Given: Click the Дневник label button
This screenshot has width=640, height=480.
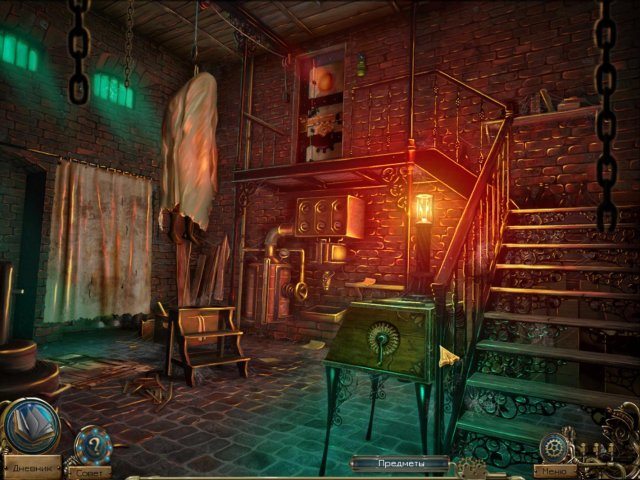Looking at the screenshot, I should 31,468.
